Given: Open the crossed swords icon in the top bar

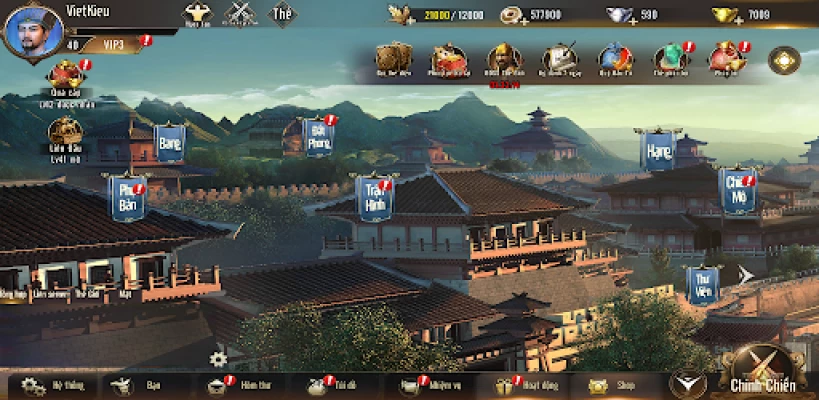Looking at the screenshot, I should point(238,14).
